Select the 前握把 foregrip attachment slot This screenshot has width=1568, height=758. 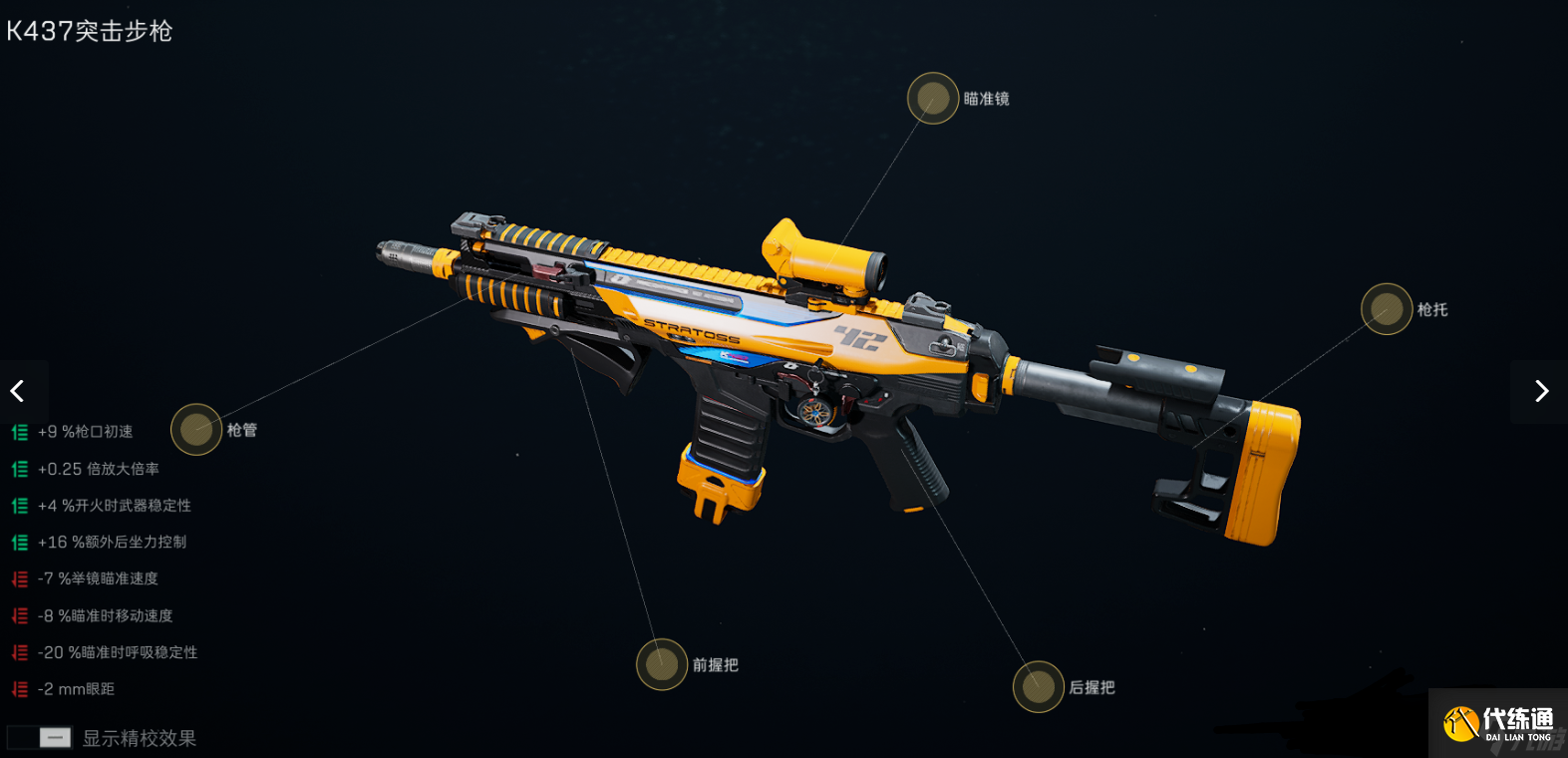[662, 664]
